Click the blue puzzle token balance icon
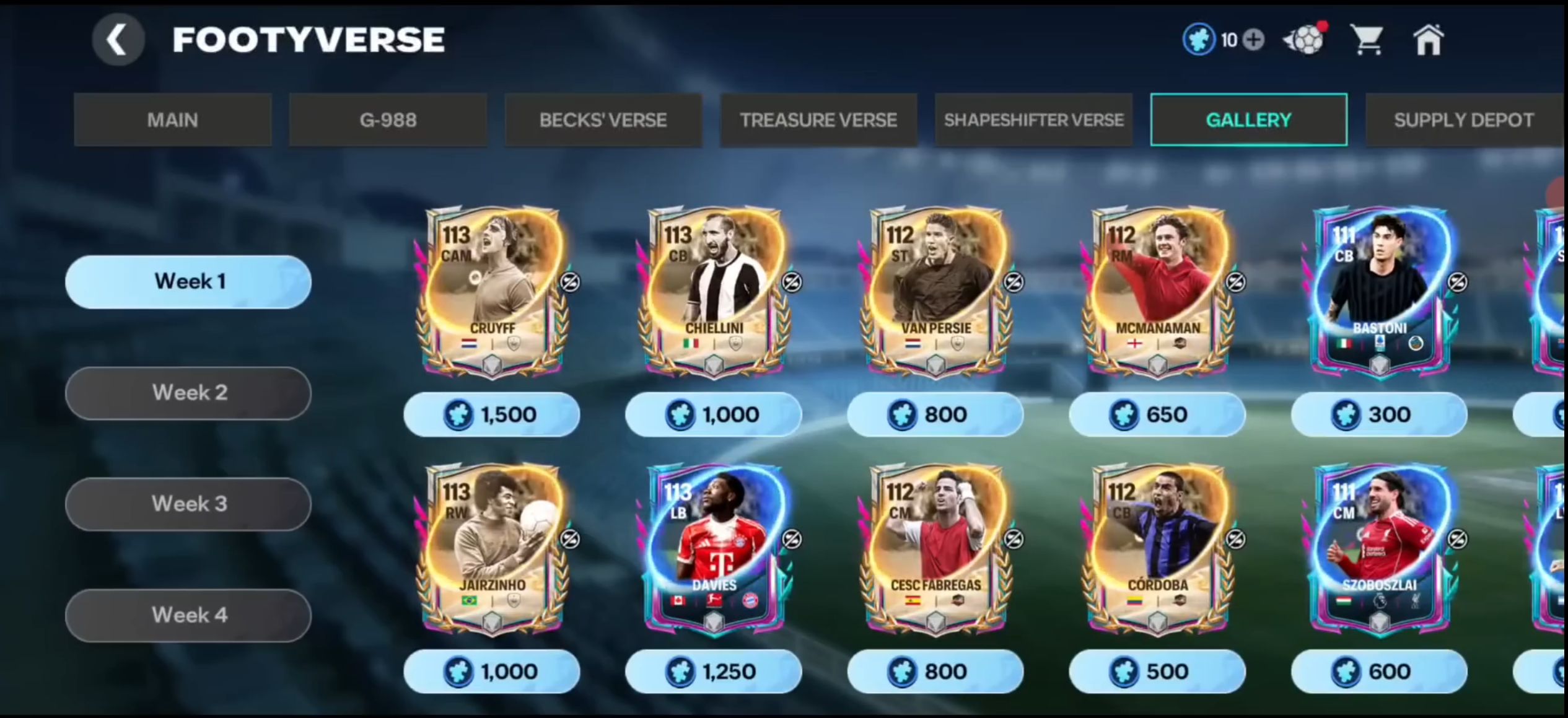 click(x=1199, y=39)
